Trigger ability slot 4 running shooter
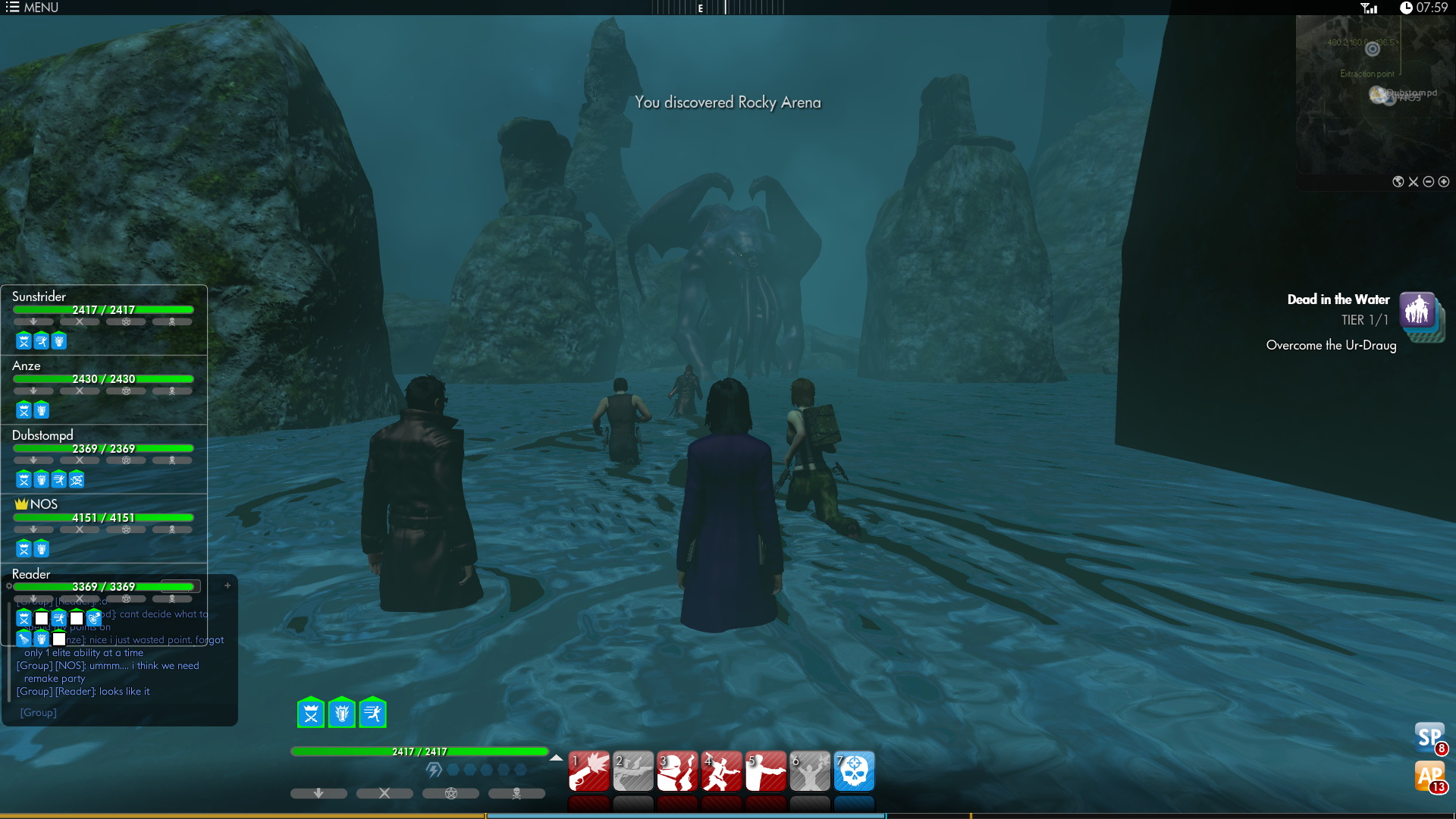 [721, 771]
